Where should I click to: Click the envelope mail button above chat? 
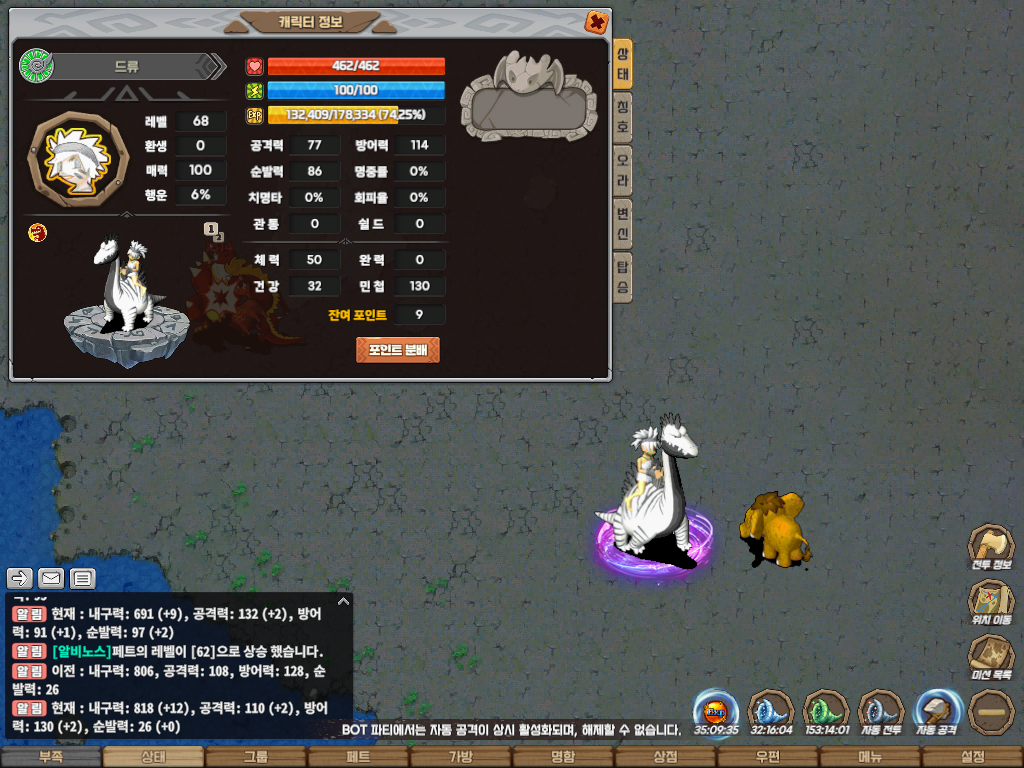tap(51, 578)
